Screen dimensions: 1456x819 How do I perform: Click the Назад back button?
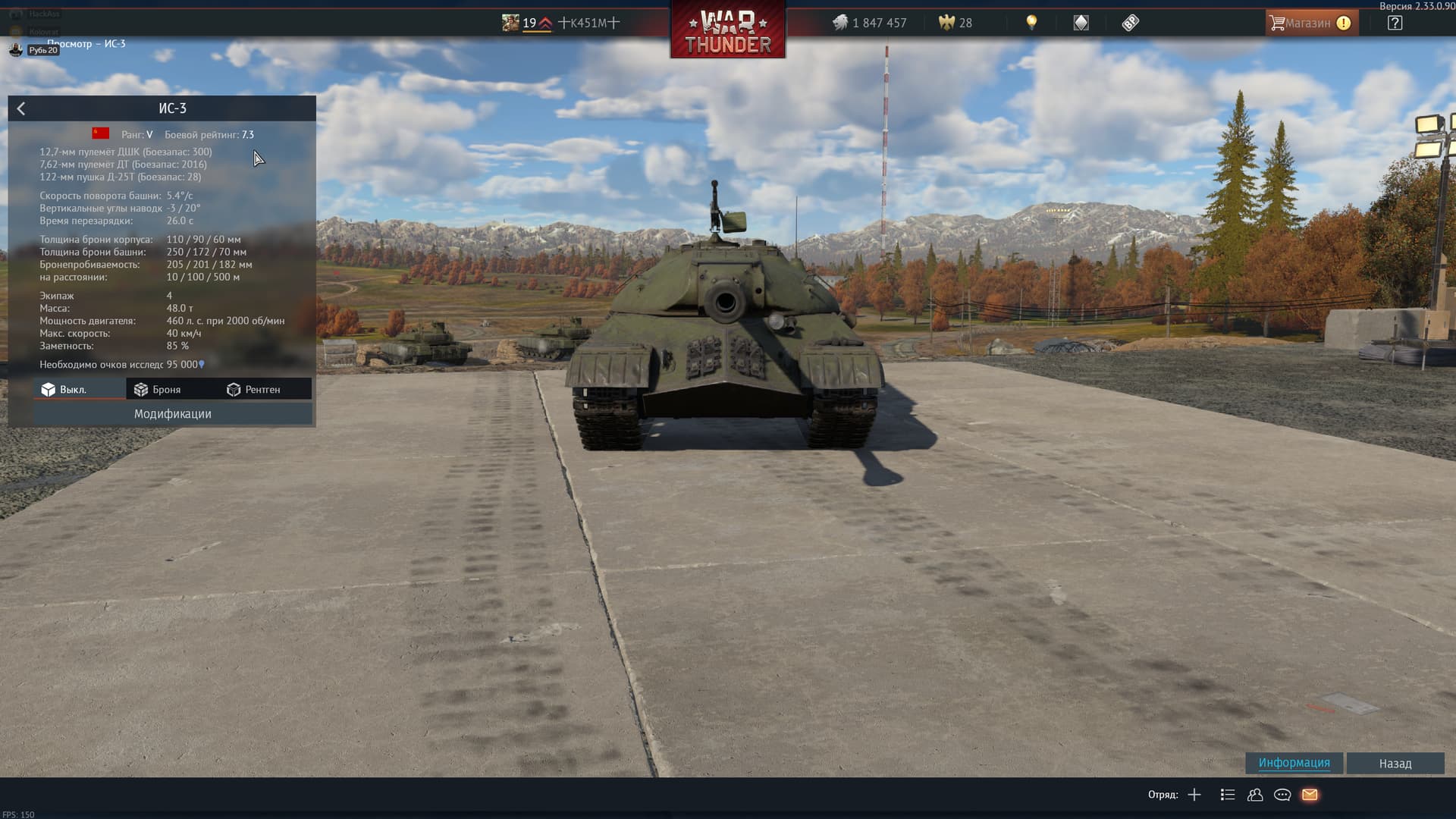coord(1395,764)
